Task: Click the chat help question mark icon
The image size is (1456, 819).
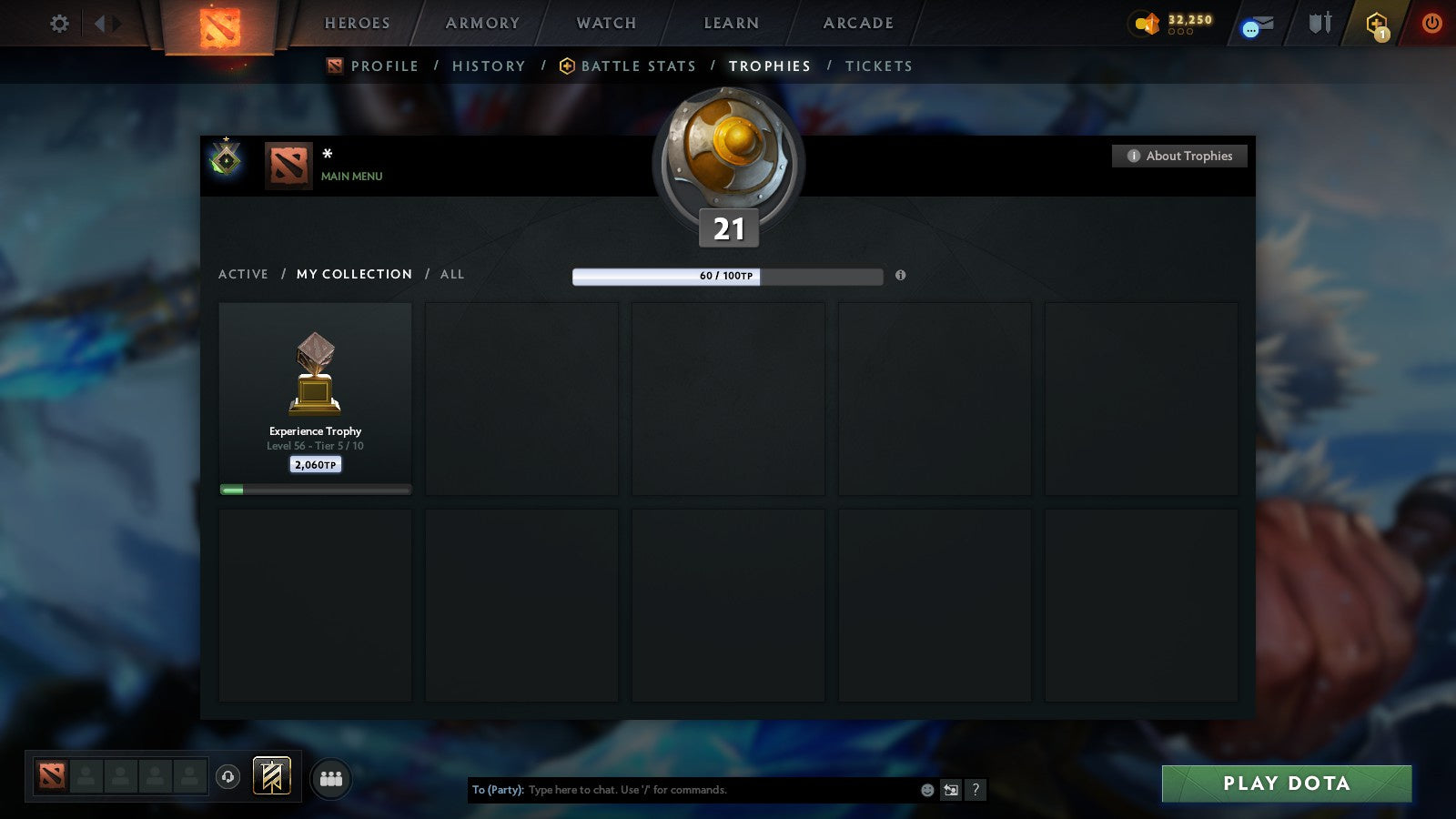Action: coord(977,790)
